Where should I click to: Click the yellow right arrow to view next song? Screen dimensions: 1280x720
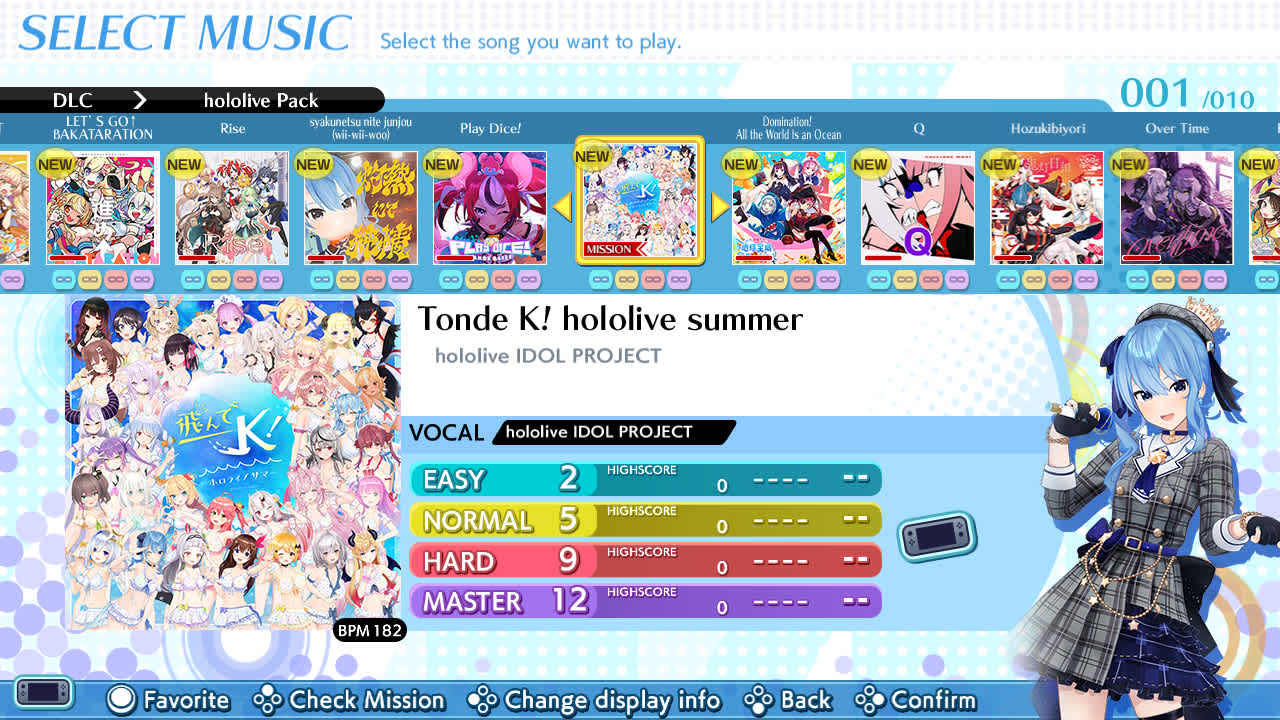[721, 207]
